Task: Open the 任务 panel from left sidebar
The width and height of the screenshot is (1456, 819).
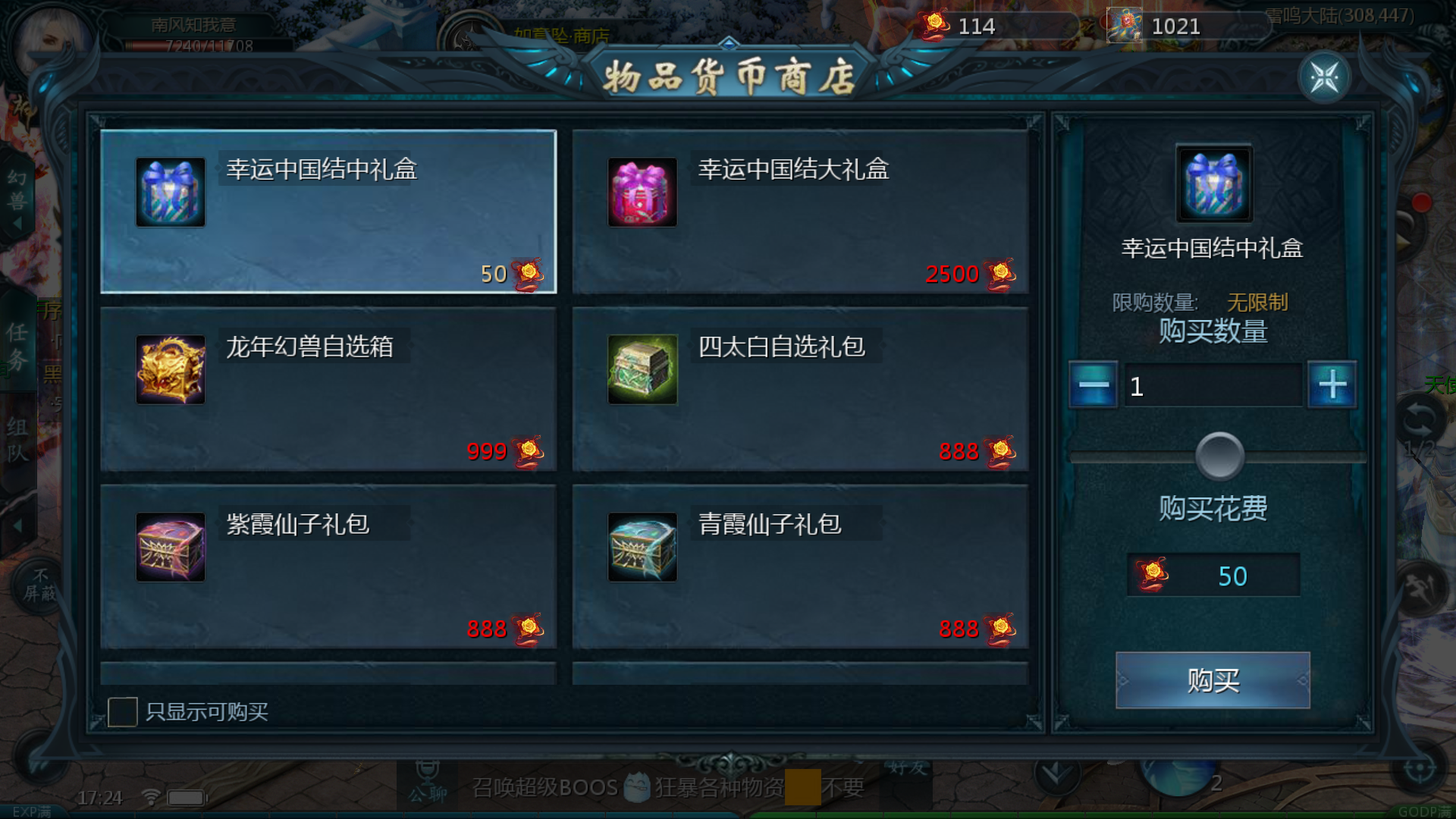Action: [17, 350]
